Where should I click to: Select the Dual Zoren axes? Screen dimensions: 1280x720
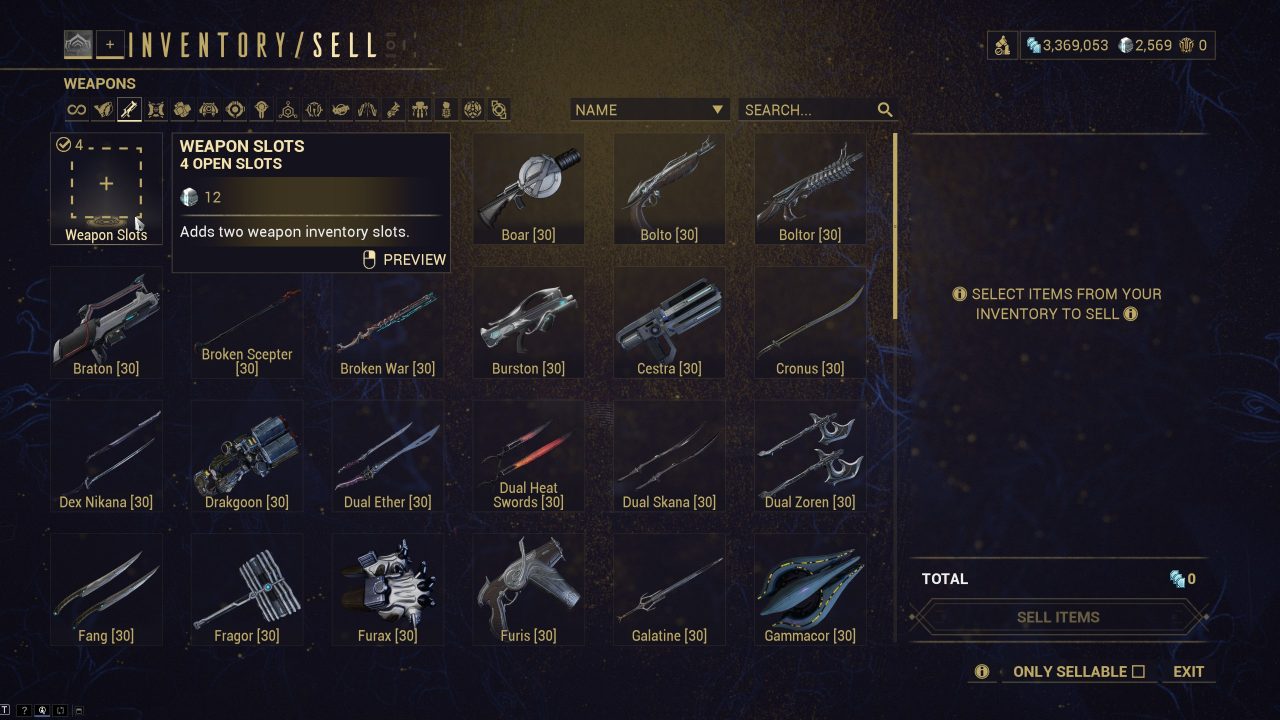(810, 456)
